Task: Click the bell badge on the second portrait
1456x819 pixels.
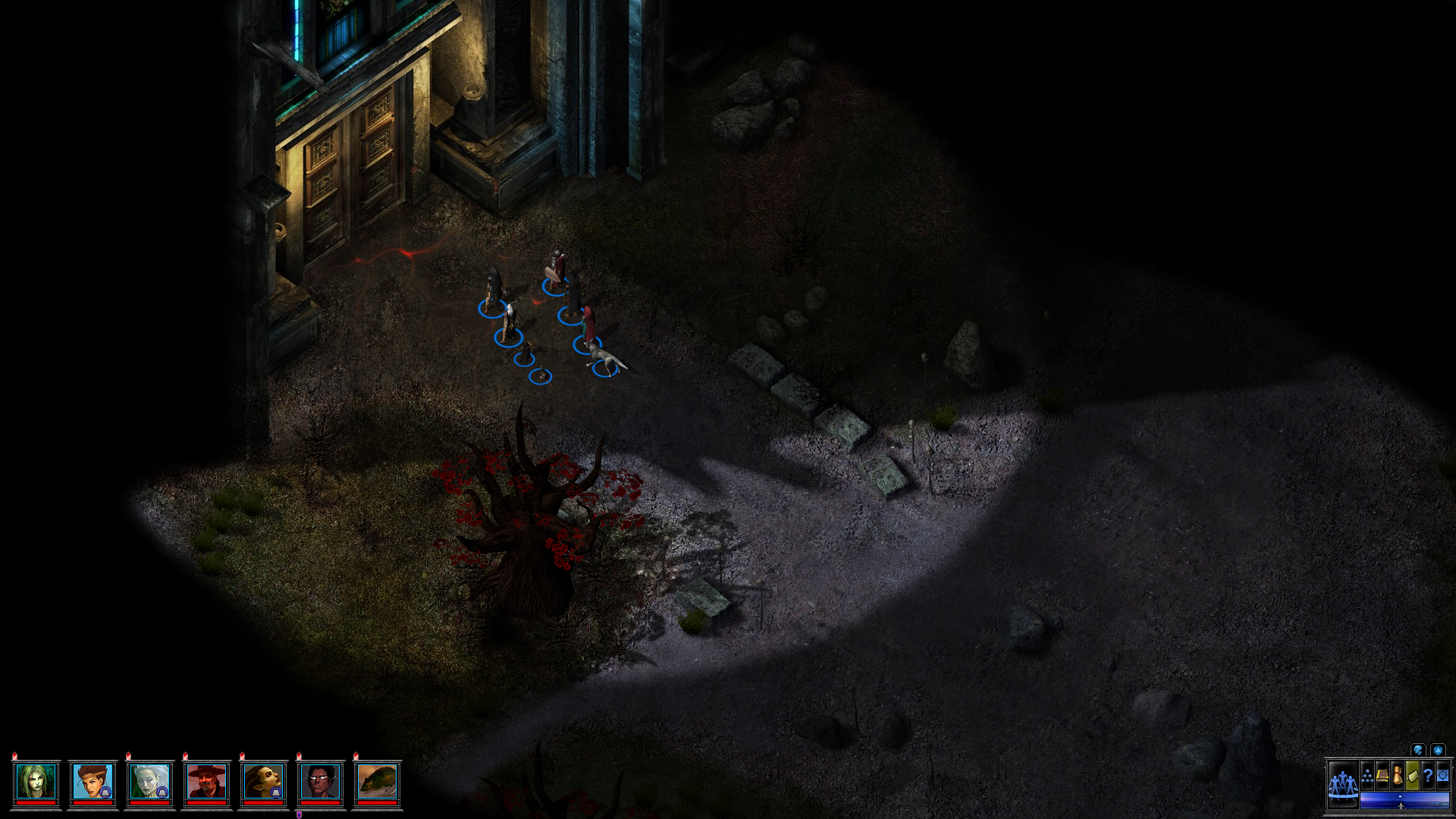Action: coord(105,792)
